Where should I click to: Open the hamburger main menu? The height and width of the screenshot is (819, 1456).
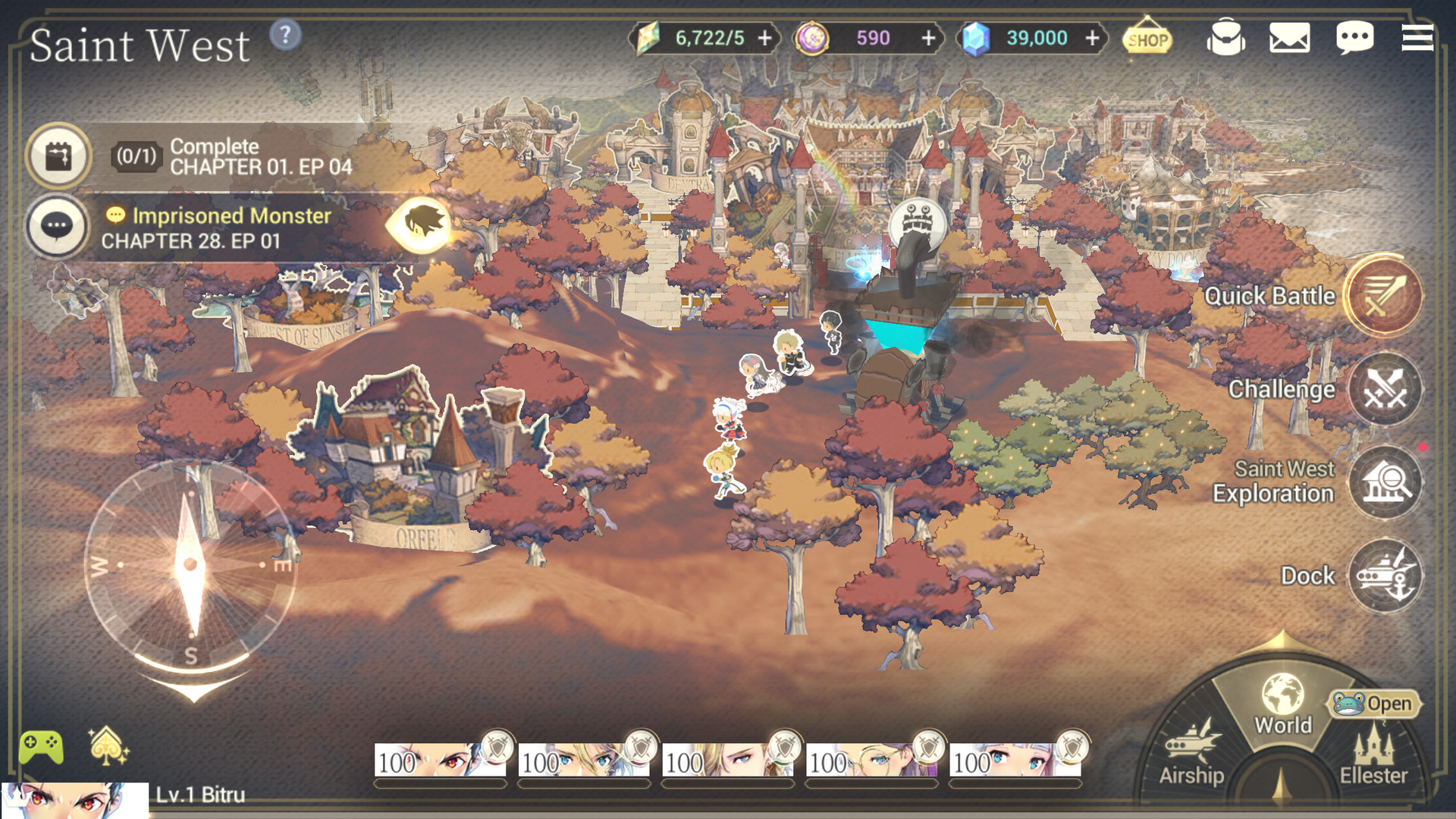pos(1417,38)
